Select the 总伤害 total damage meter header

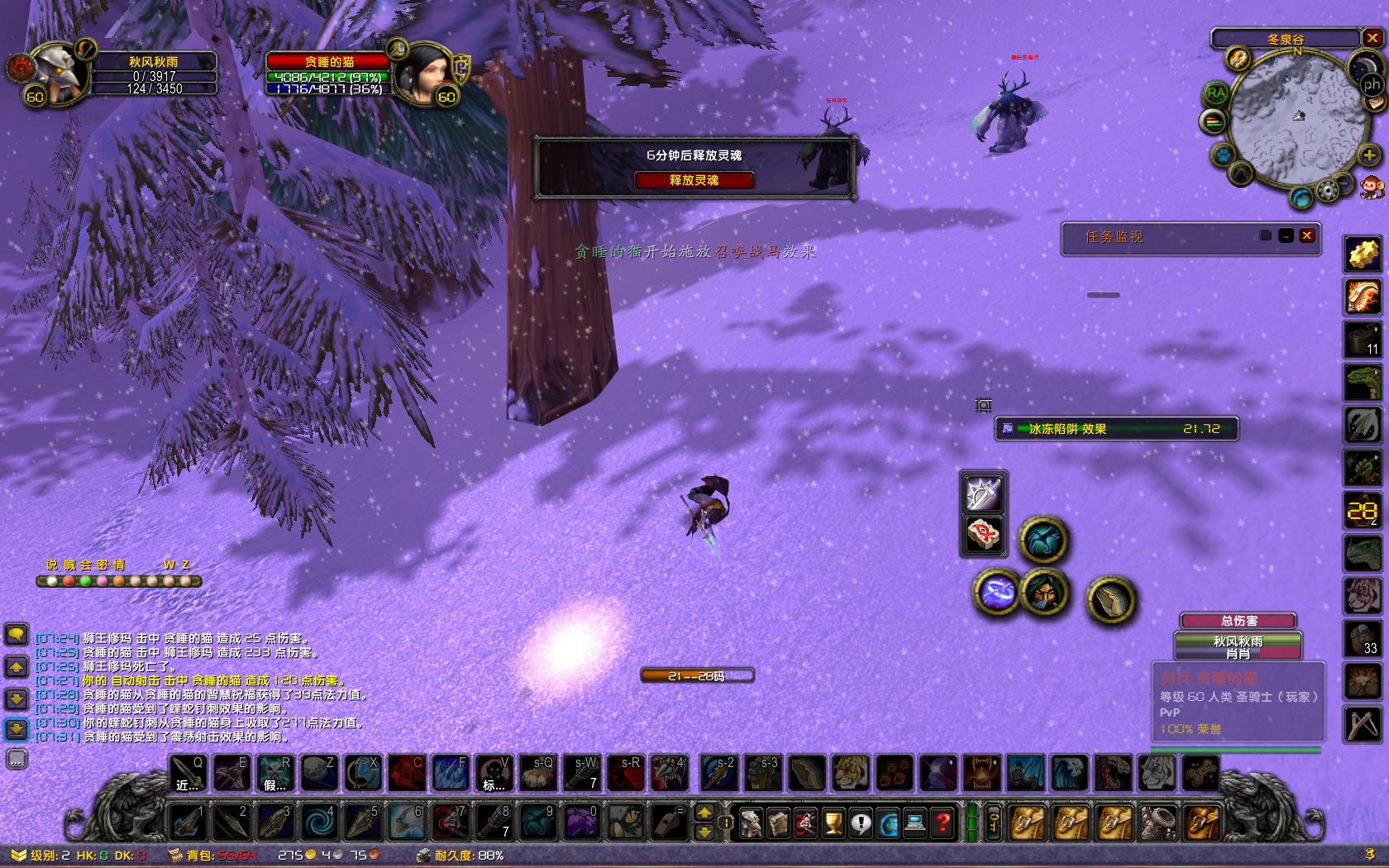(1238, 621)
